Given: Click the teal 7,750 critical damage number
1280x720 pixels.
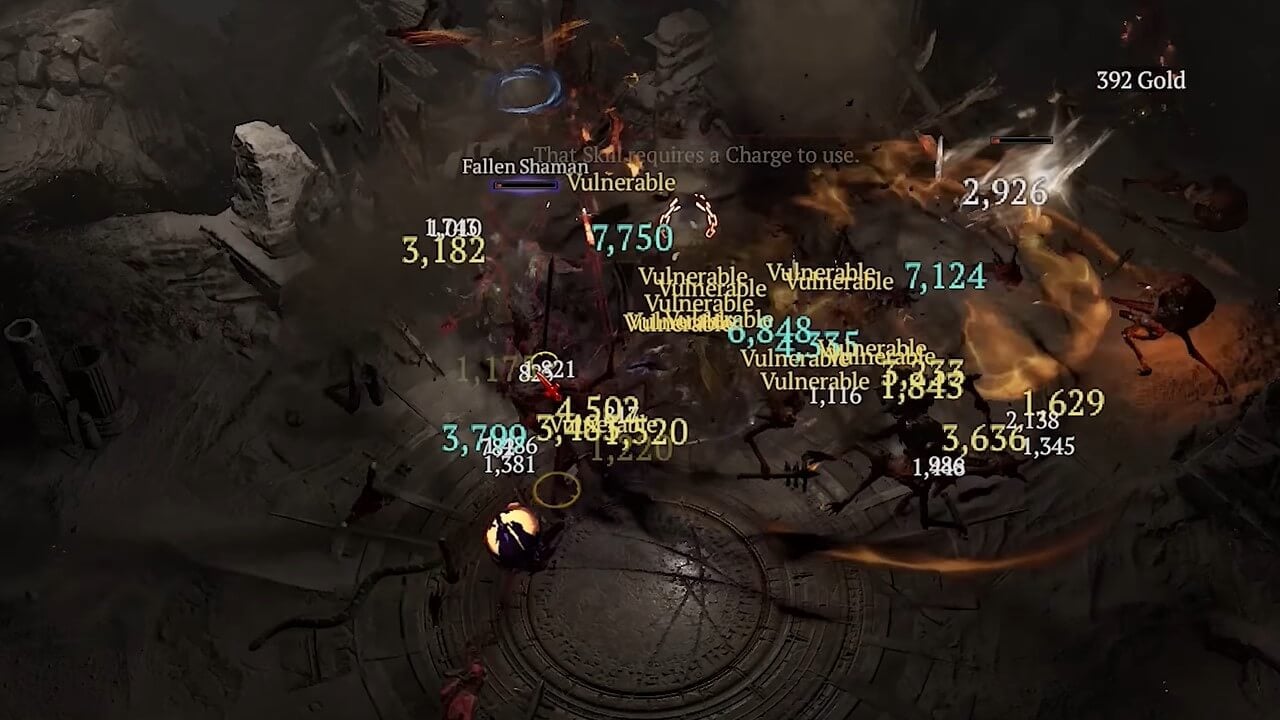Looking at the screenshot, I should pos(632,238).
